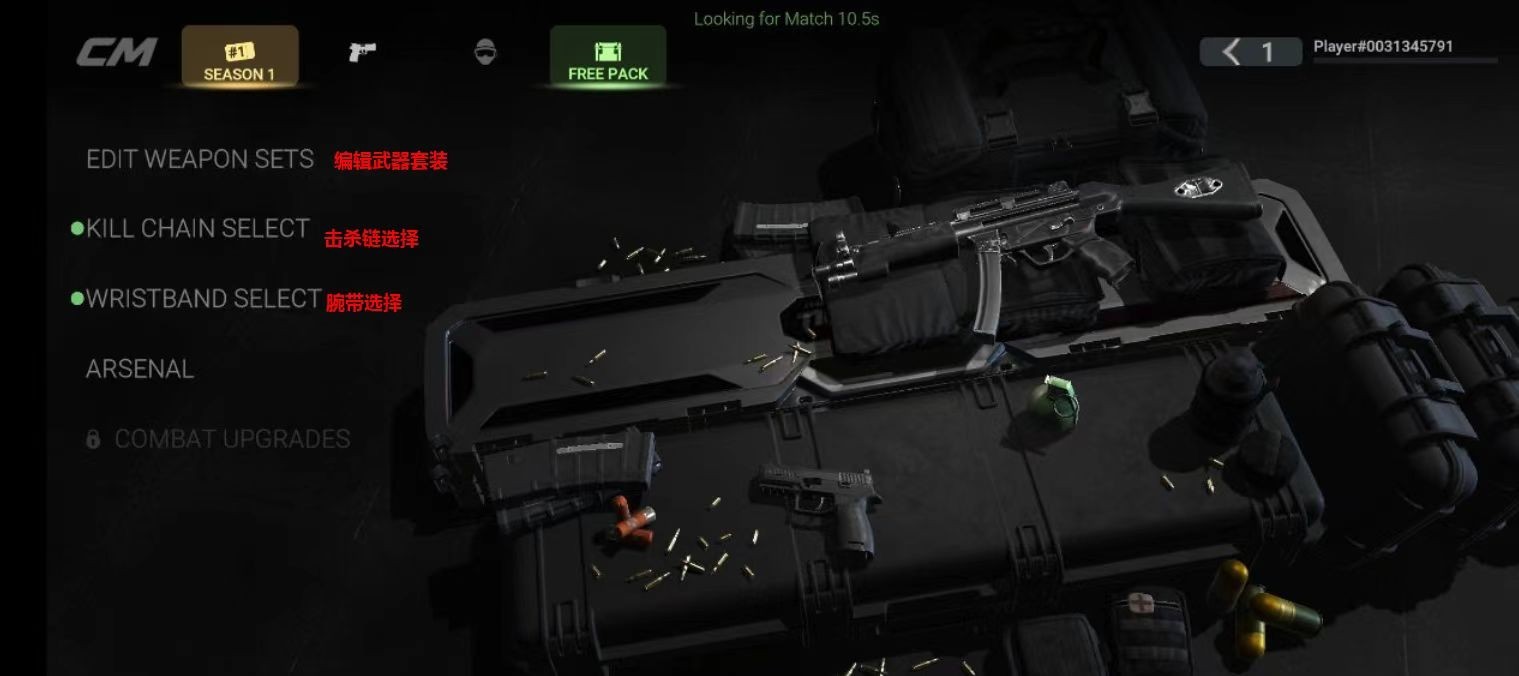
Task: Open the Player#0031345791 profile
Action: [x=1383, y=47]
